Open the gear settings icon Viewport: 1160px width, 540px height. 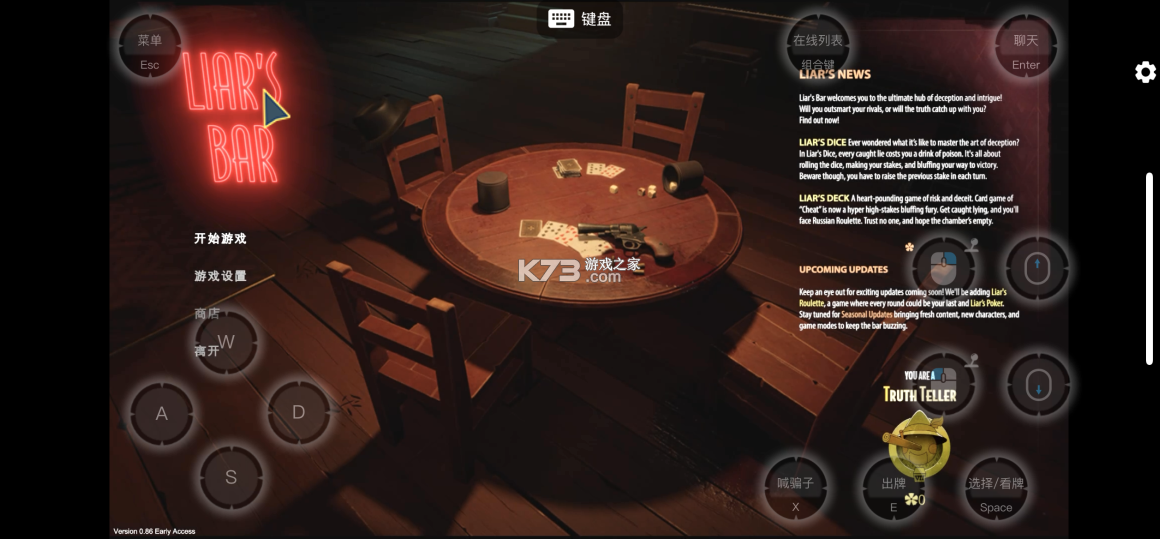pyautogui.click(x=1145, y=72)
